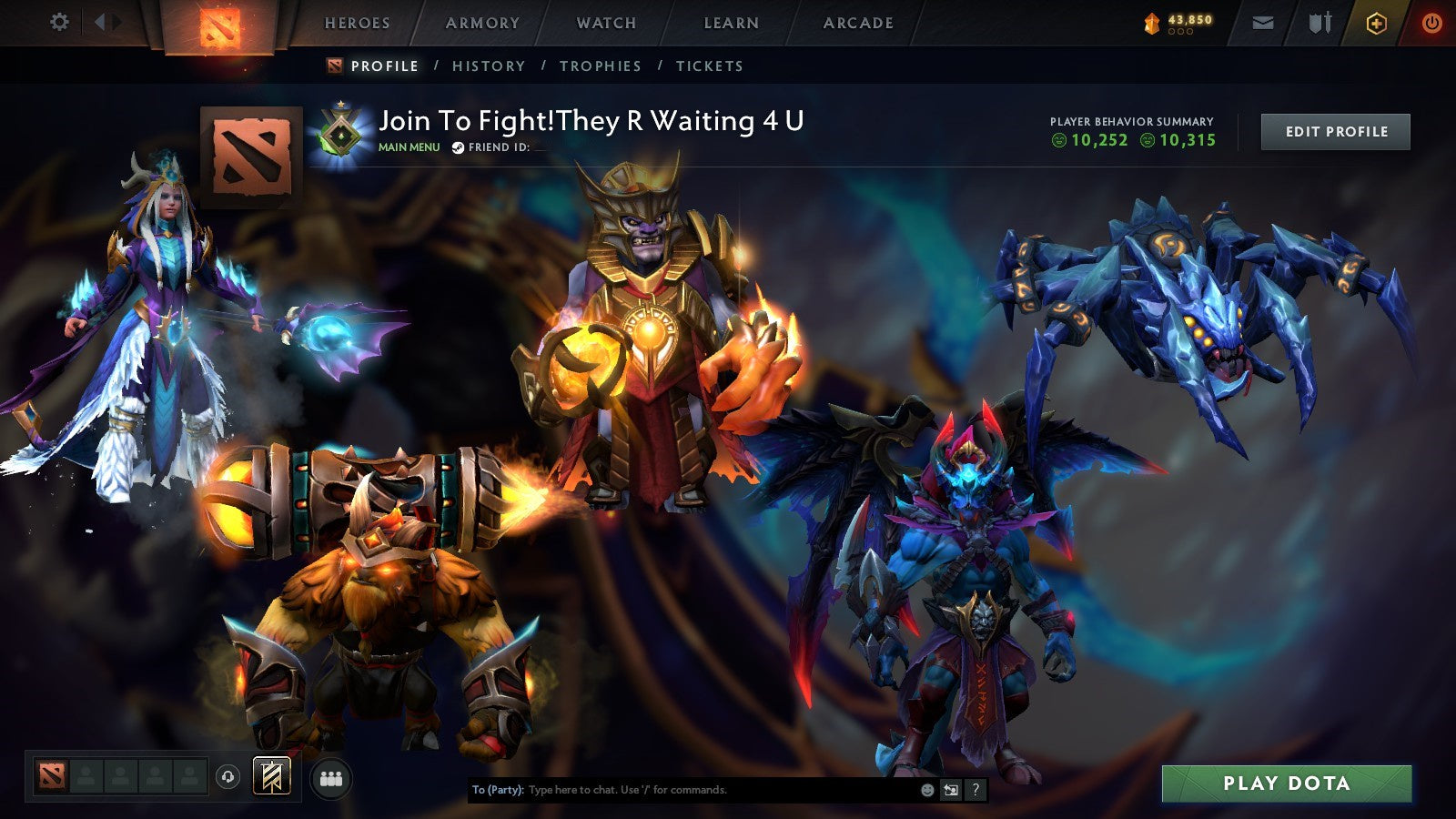
Task: Switch to the TROPHIES tab
Action: pos(601,66)
